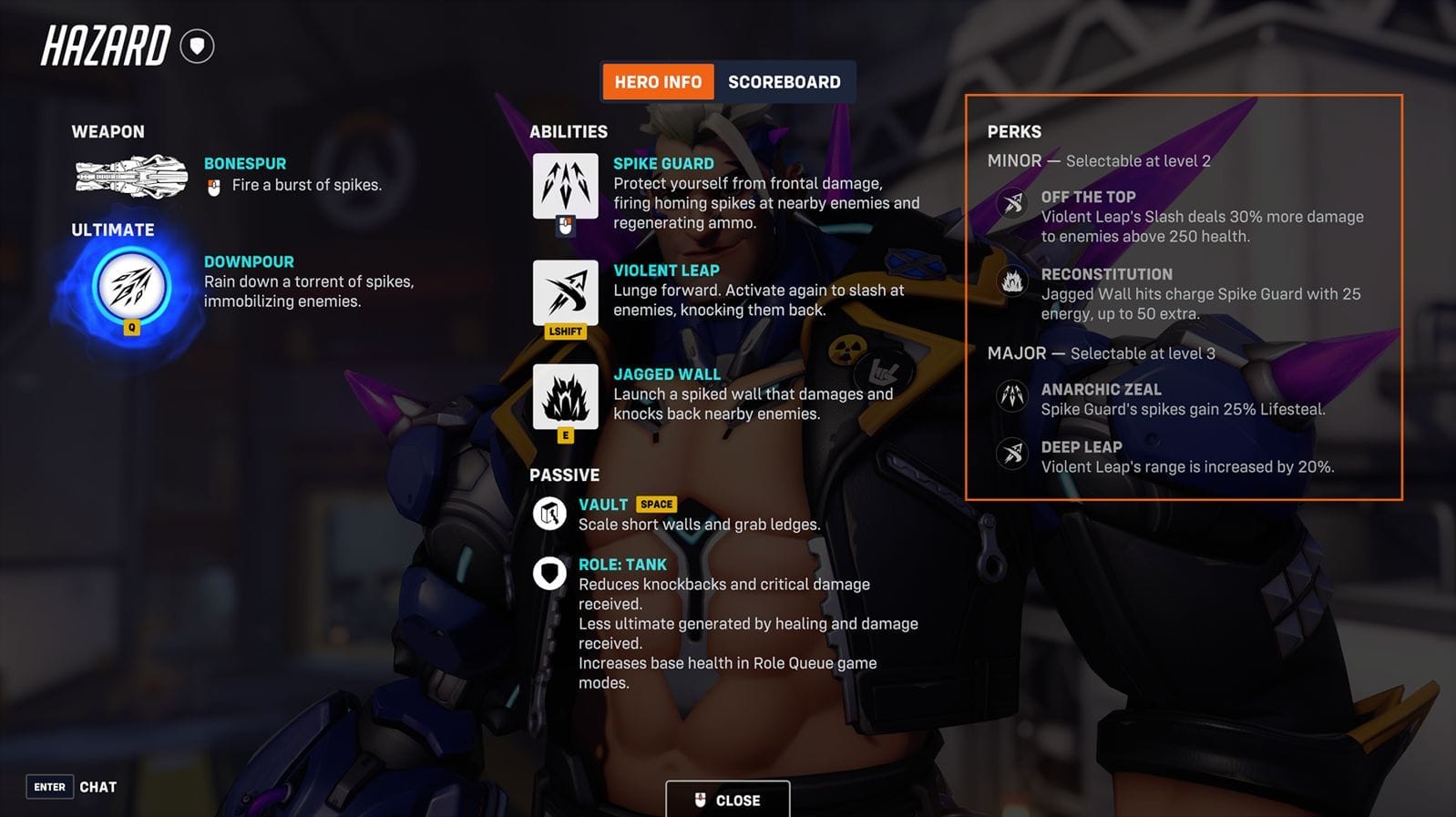Image resolution: width=1456 pixels, height=817 pixels.
Task: Click the Off The Top perk icon
Action: click(x=1011, y=204)
